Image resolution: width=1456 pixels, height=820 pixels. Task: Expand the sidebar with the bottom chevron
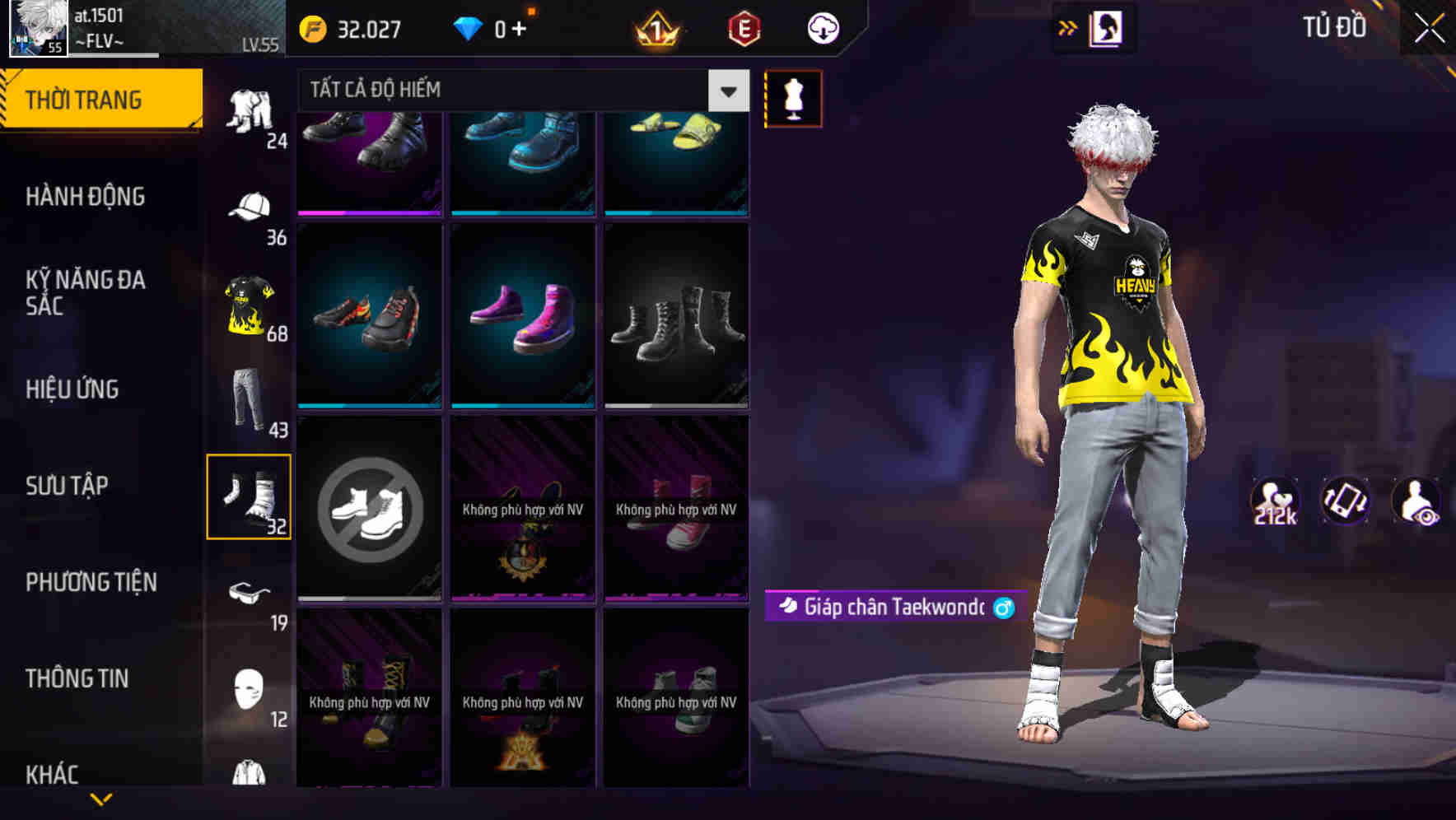click(102, 797)
